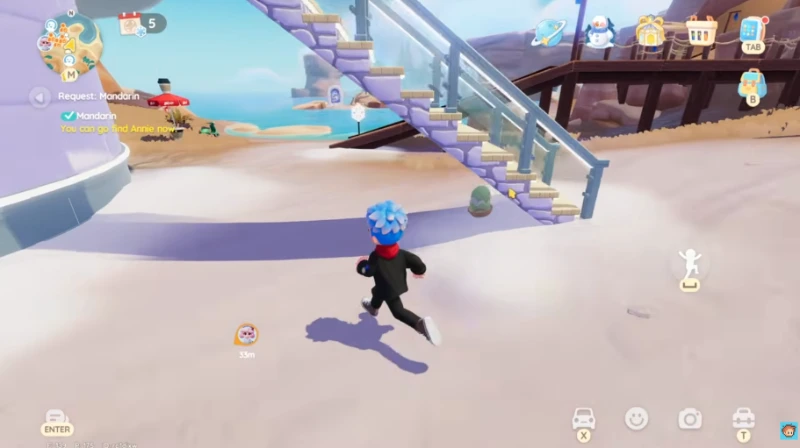This screenshot has height=448, width=800.
Task: Summon the vehicle with the car icon
Action: tap(583, 418)
